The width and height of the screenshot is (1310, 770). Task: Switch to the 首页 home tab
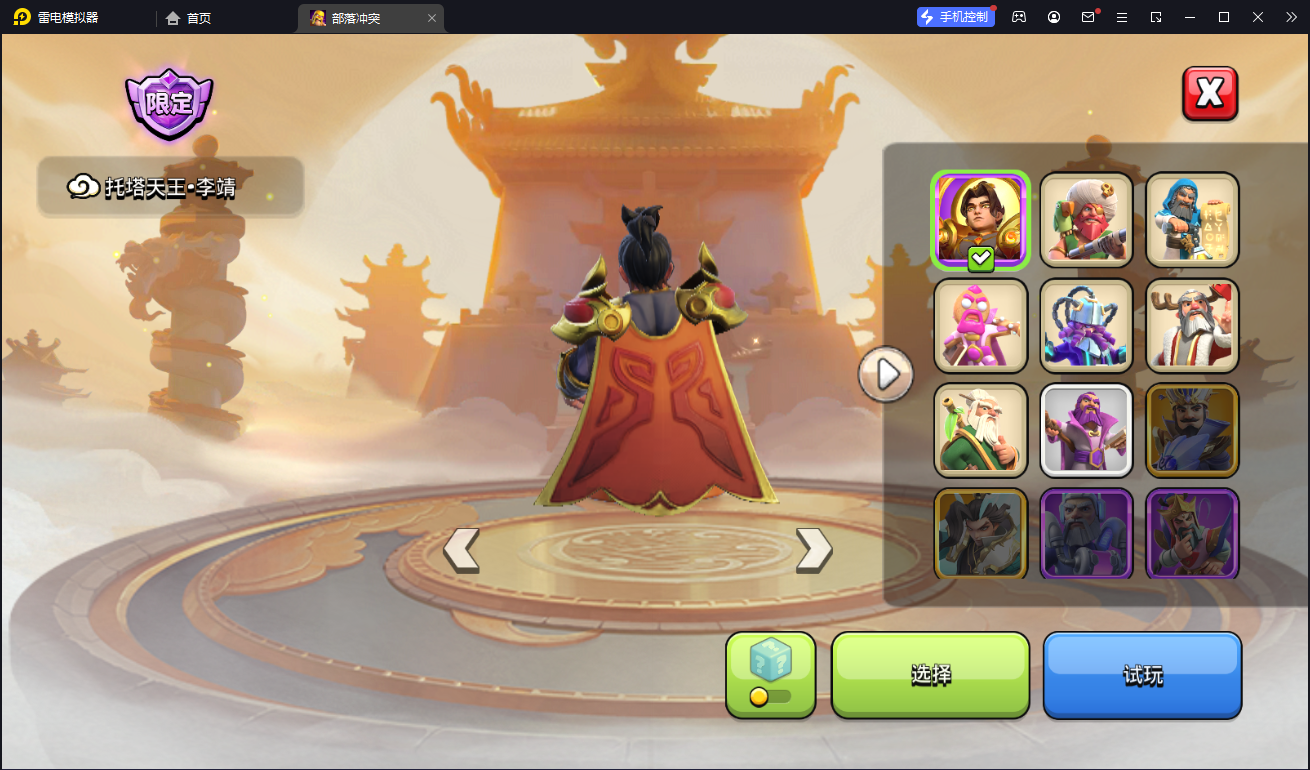[189, 18]
